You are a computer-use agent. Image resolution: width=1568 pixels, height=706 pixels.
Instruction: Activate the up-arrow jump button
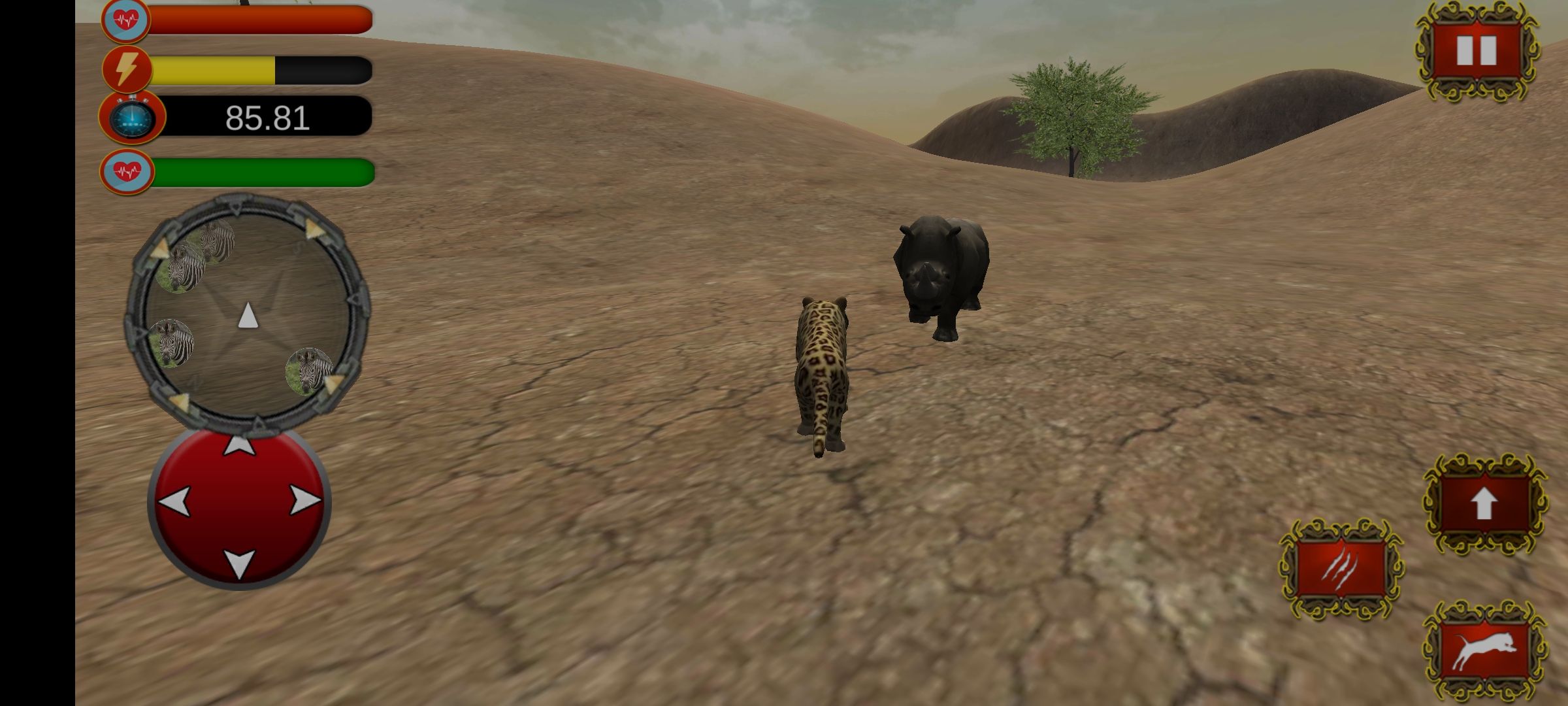tap(1484, 503)
